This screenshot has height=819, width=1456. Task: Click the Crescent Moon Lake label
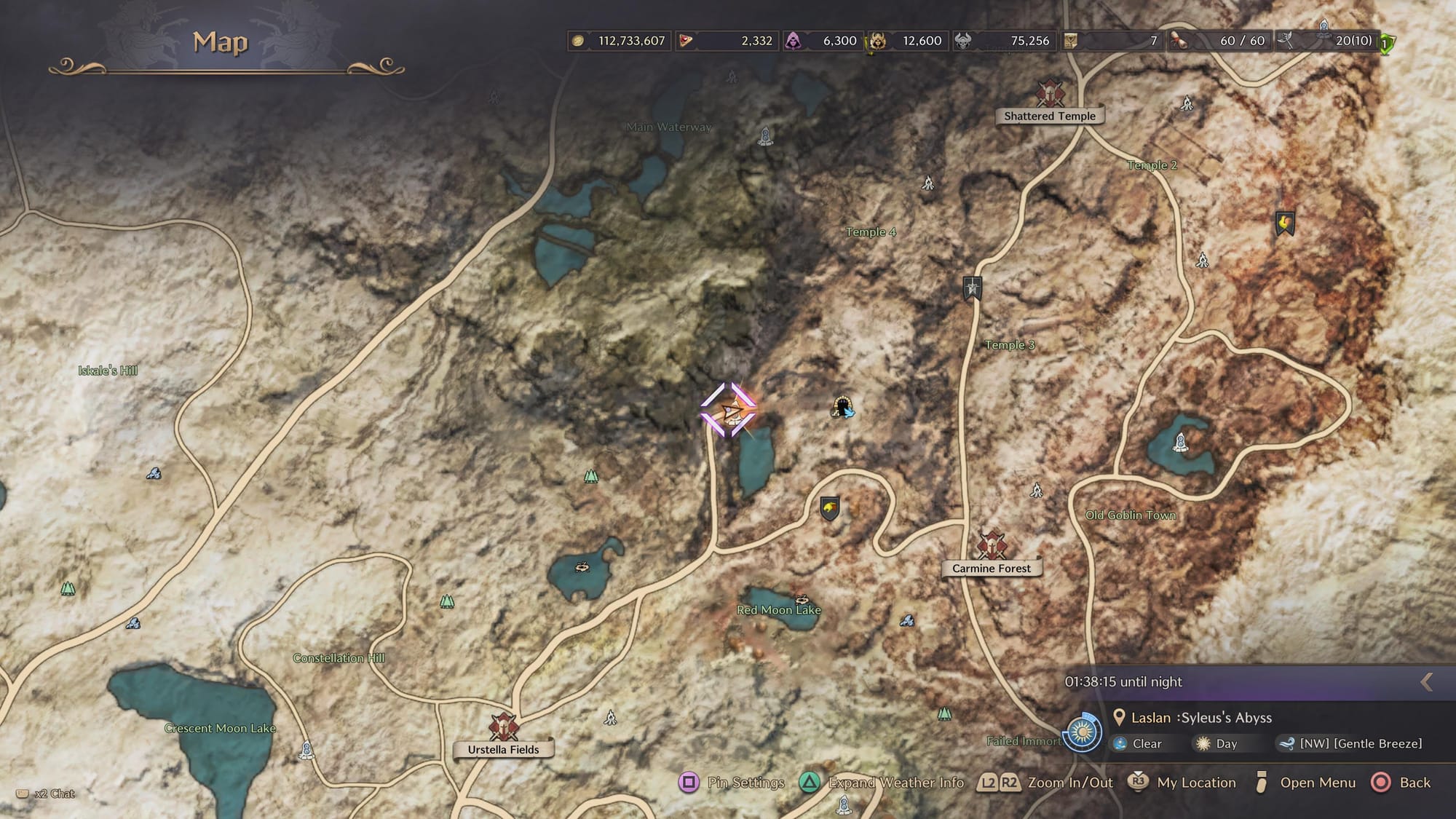click(220, 728)
